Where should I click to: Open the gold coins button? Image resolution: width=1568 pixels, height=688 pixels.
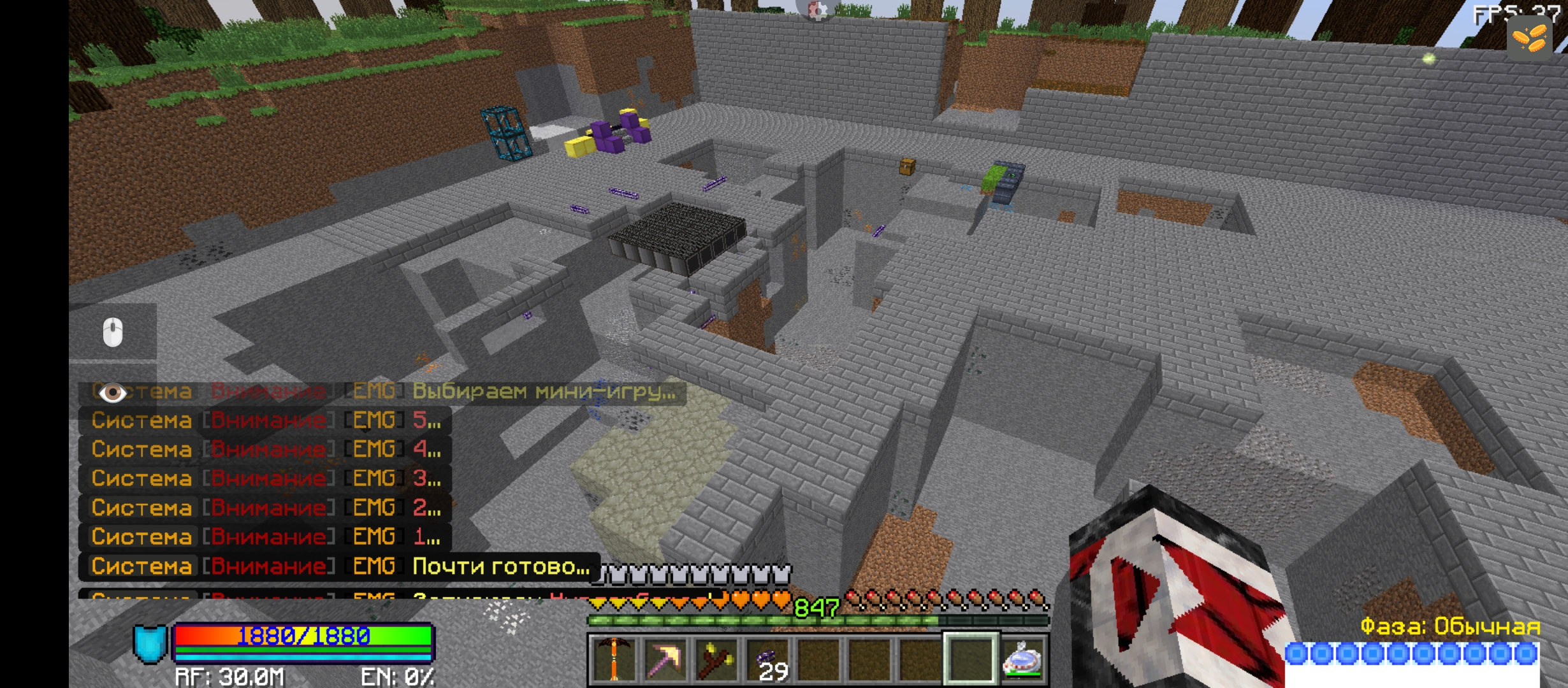pos(1528,39)
